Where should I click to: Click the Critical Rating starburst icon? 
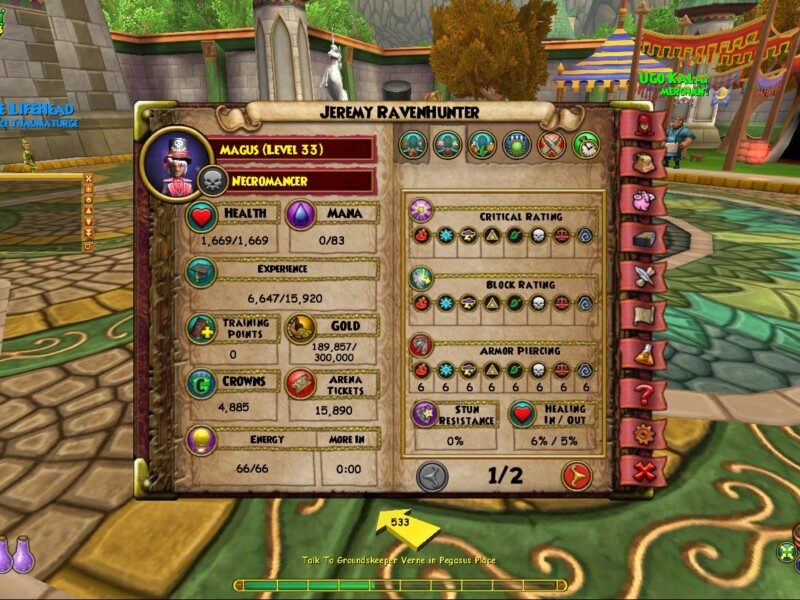tap(420, 211)
